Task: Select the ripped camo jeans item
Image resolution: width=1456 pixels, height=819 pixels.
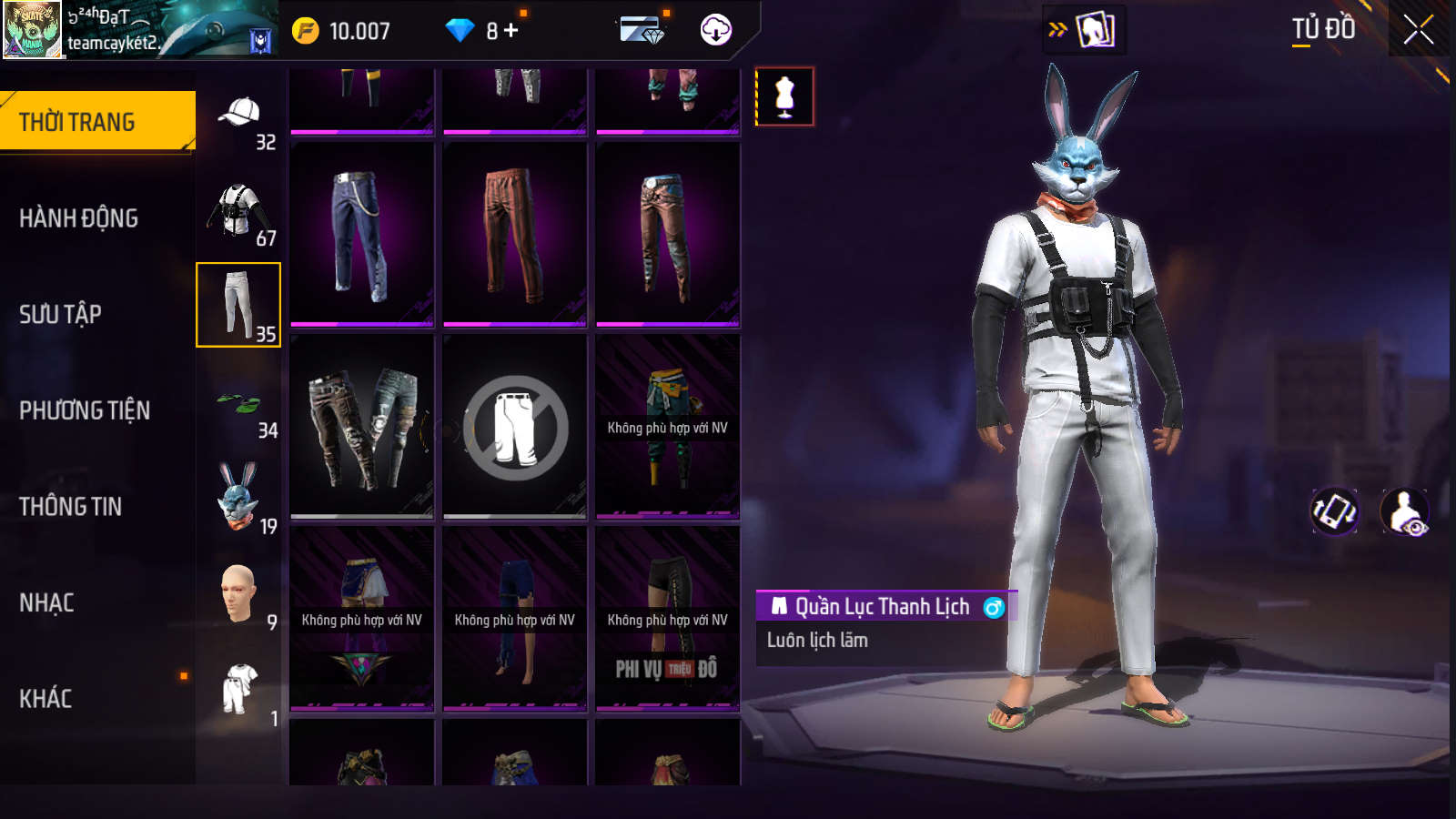Action: tap(361, 426)
